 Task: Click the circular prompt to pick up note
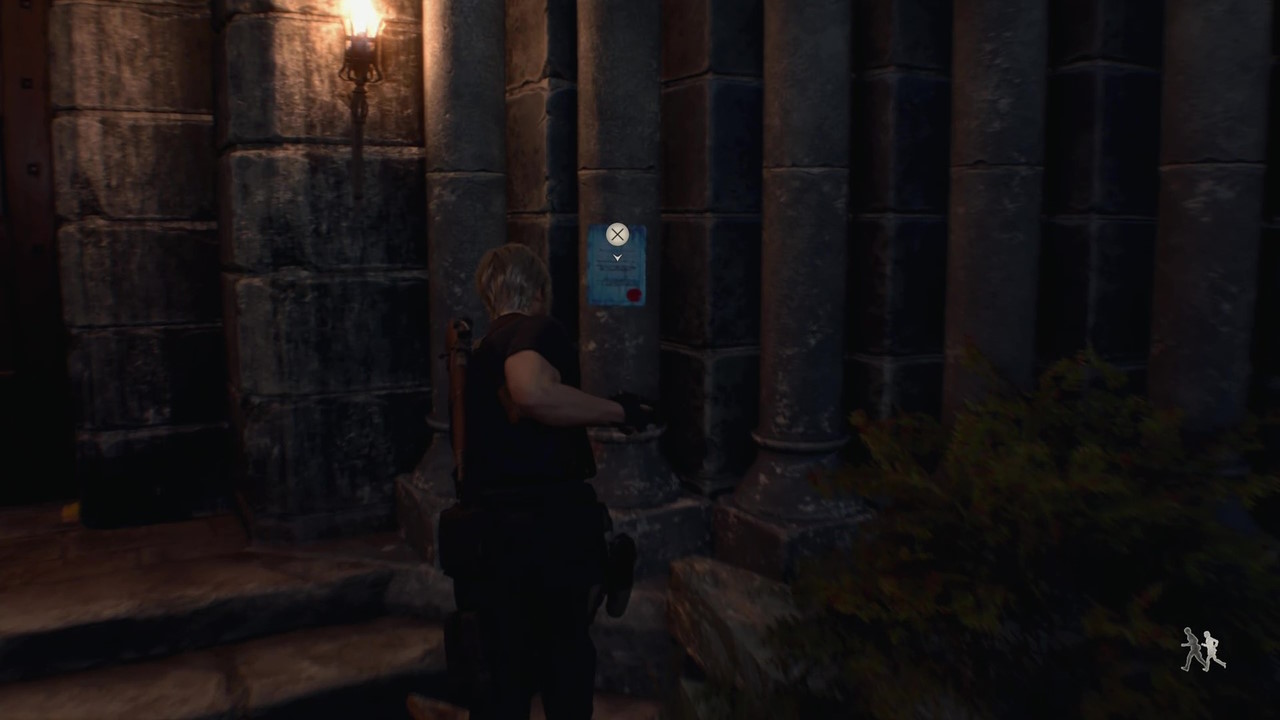pos(617,234)
